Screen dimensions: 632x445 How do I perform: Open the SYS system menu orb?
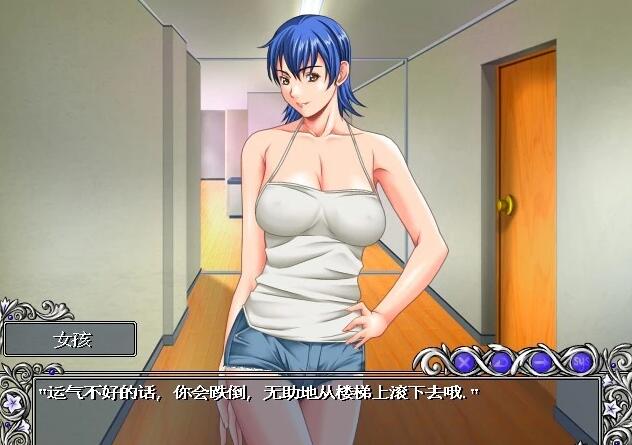point(579,360)
